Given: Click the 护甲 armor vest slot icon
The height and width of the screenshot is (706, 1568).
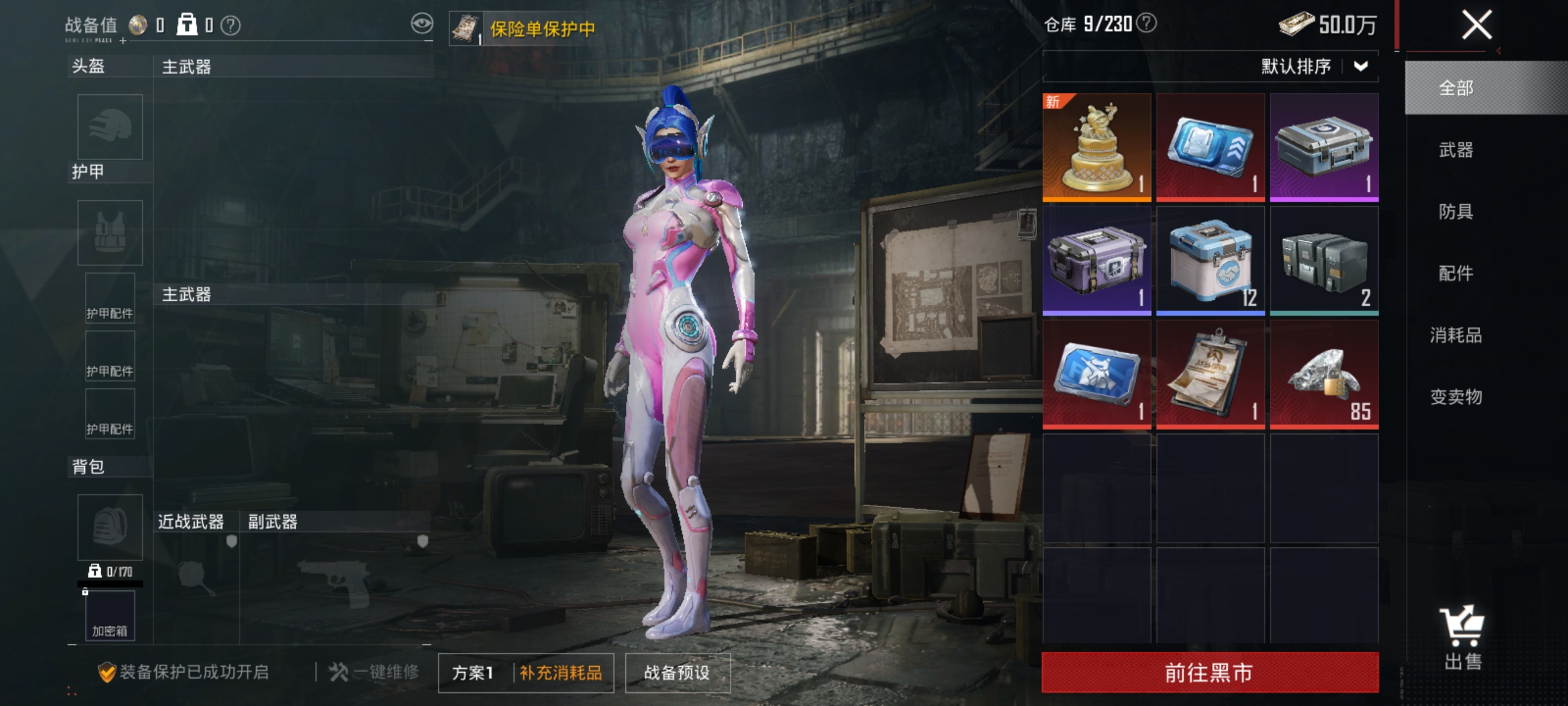Looking at the screenshot, I should 109,232.
